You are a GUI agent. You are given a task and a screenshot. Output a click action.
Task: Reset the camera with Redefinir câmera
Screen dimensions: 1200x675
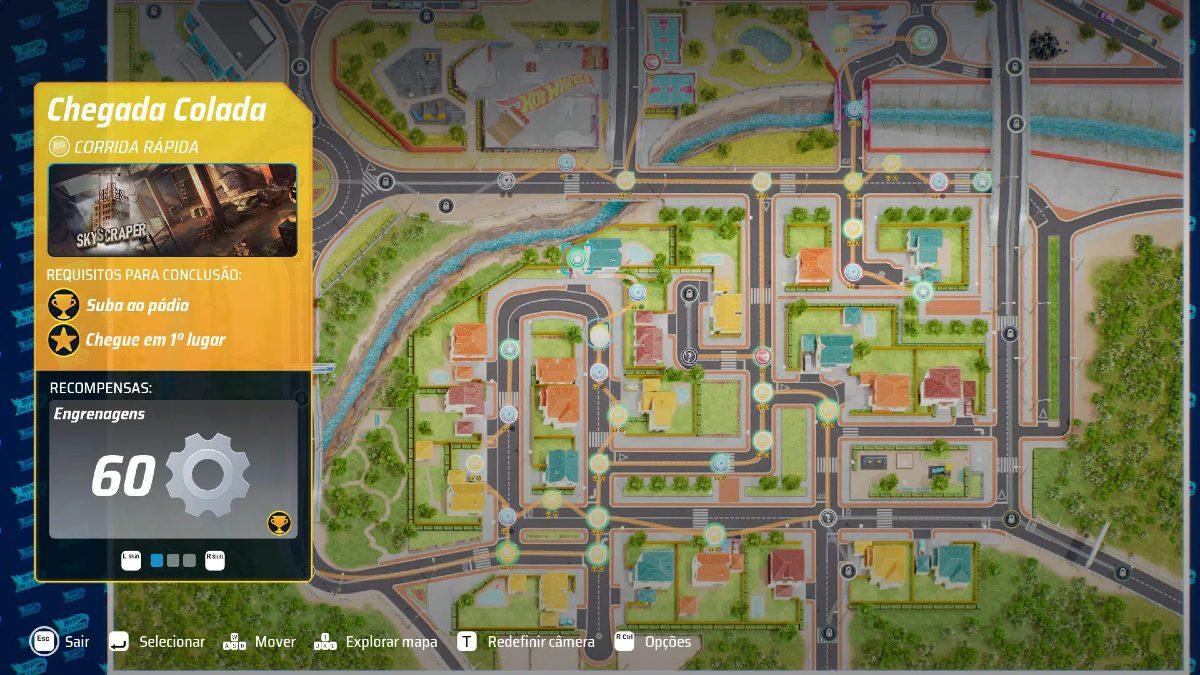540,641
